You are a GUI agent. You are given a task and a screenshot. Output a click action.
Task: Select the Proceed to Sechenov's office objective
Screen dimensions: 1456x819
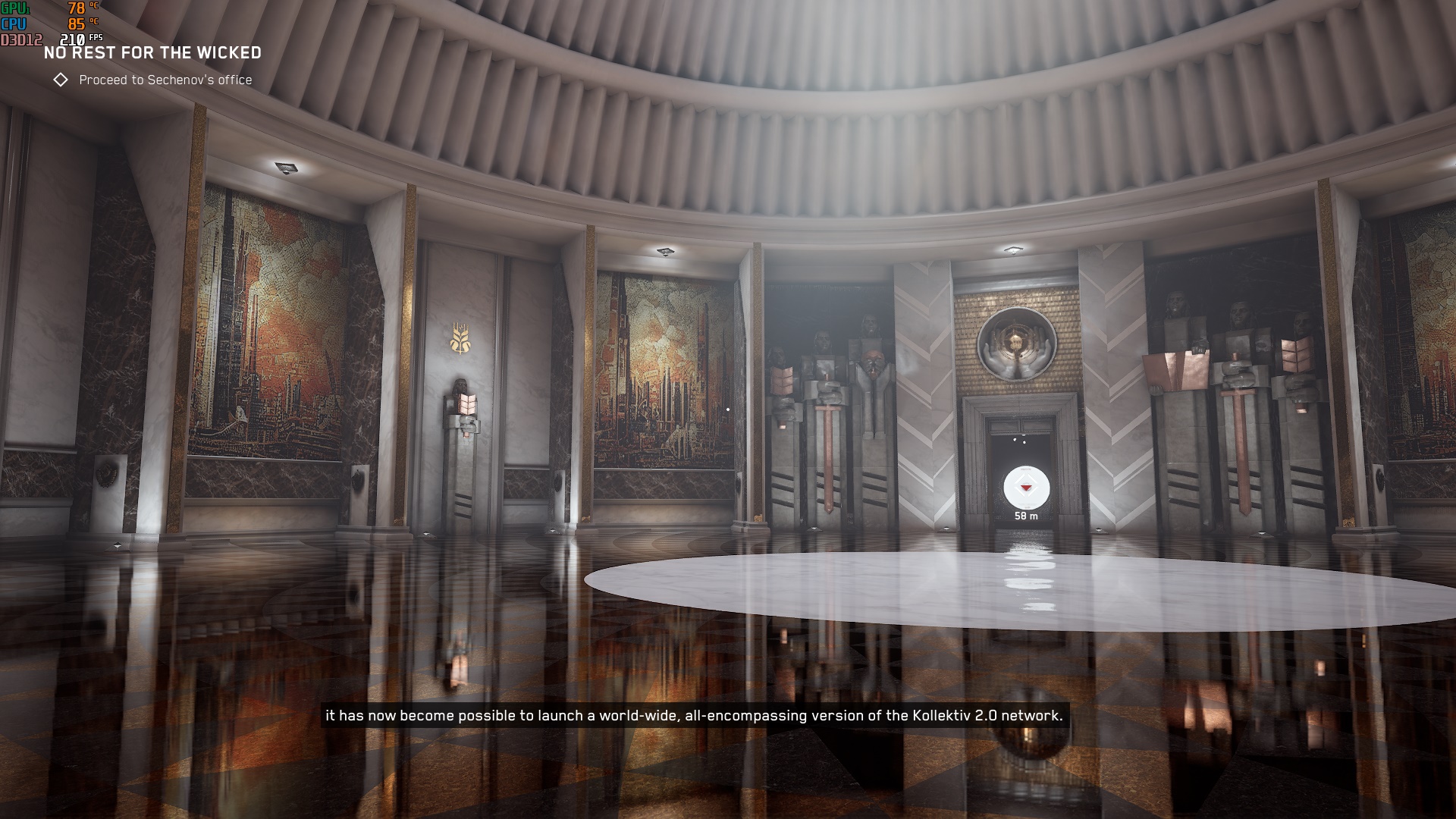[x=165, y=80]
